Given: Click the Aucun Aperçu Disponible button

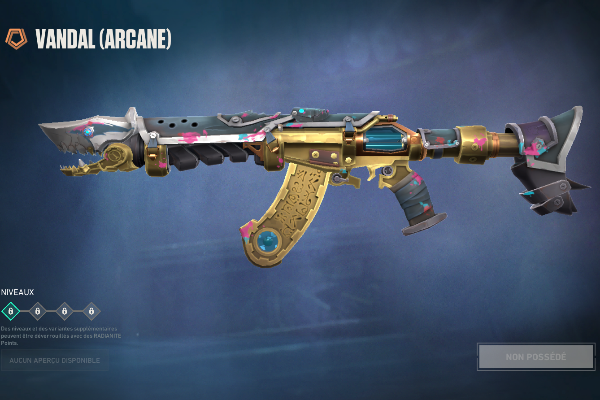Looking at the screenshot, I should click(x=55, y=359).
